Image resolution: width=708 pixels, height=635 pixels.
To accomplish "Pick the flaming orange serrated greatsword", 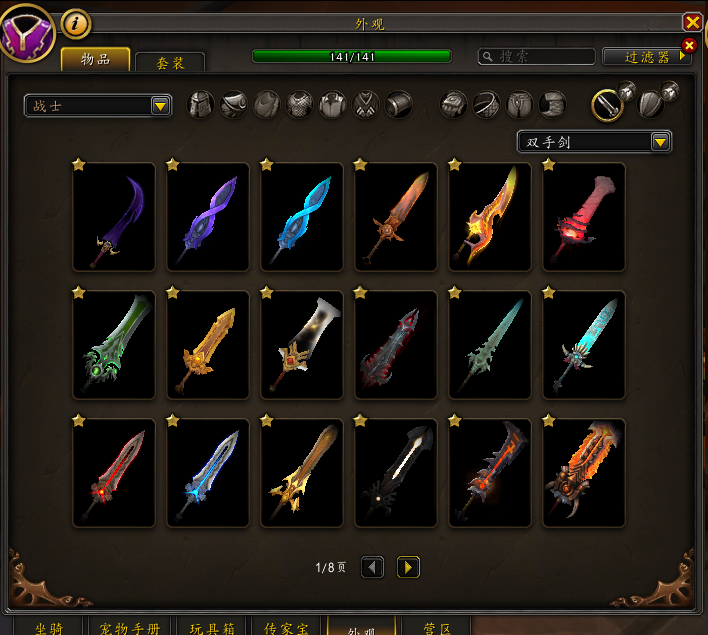I will click(x=584, y=473).
